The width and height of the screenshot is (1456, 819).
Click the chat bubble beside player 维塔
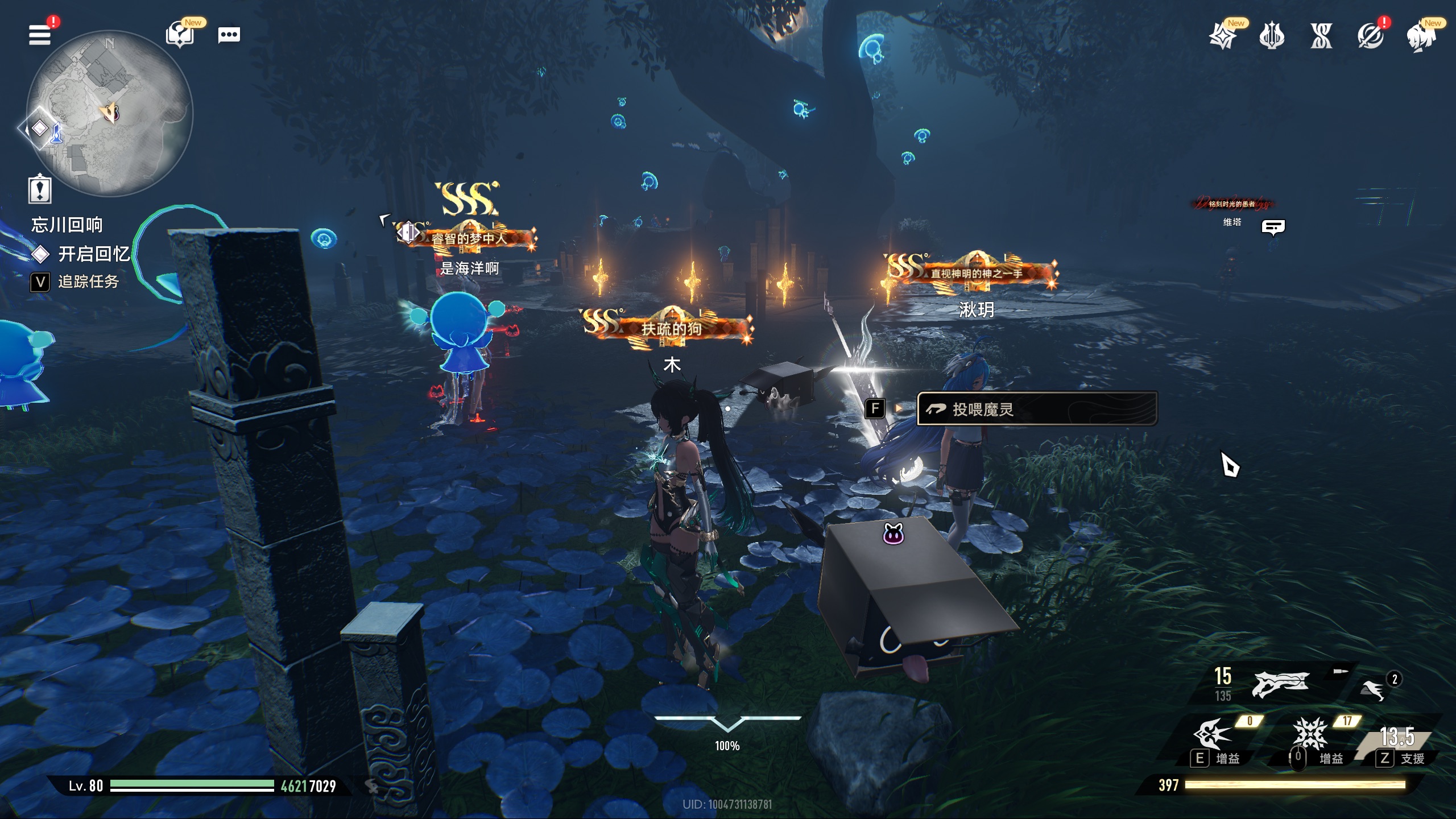(x=1273, y=227)
